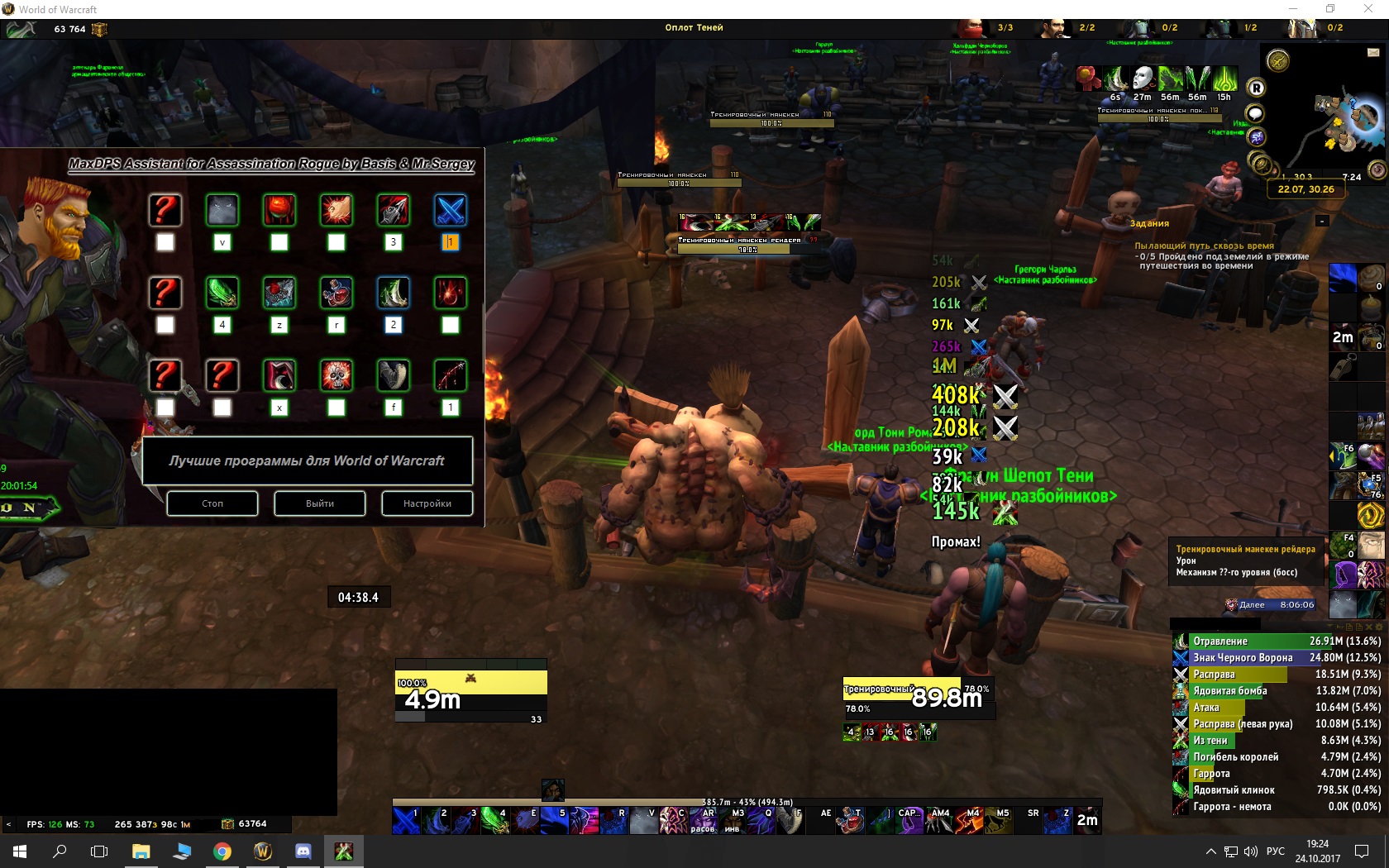Use the green dagger ability bound to key 4

(x=494, y=820)
